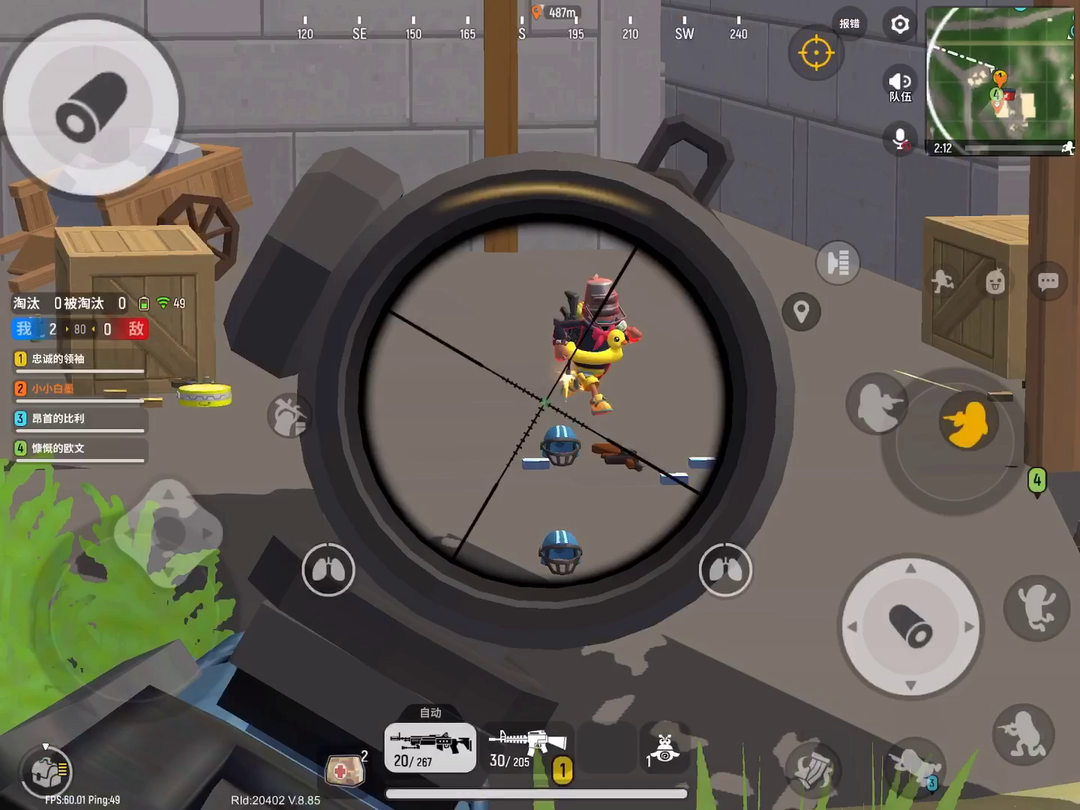Open the gear settings icon

click(x=900, y=24)
